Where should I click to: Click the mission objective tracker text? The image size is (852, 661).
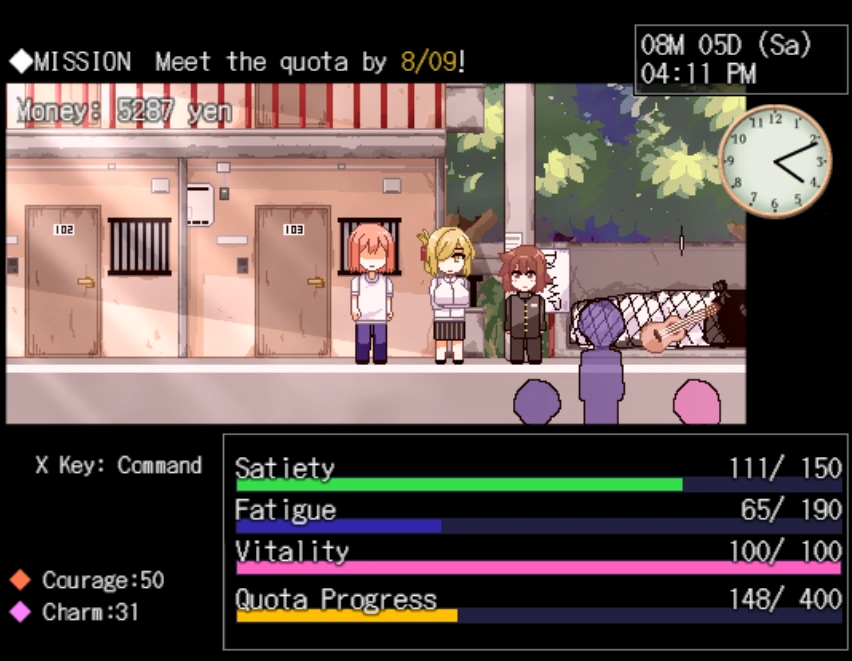pos(238,62)
